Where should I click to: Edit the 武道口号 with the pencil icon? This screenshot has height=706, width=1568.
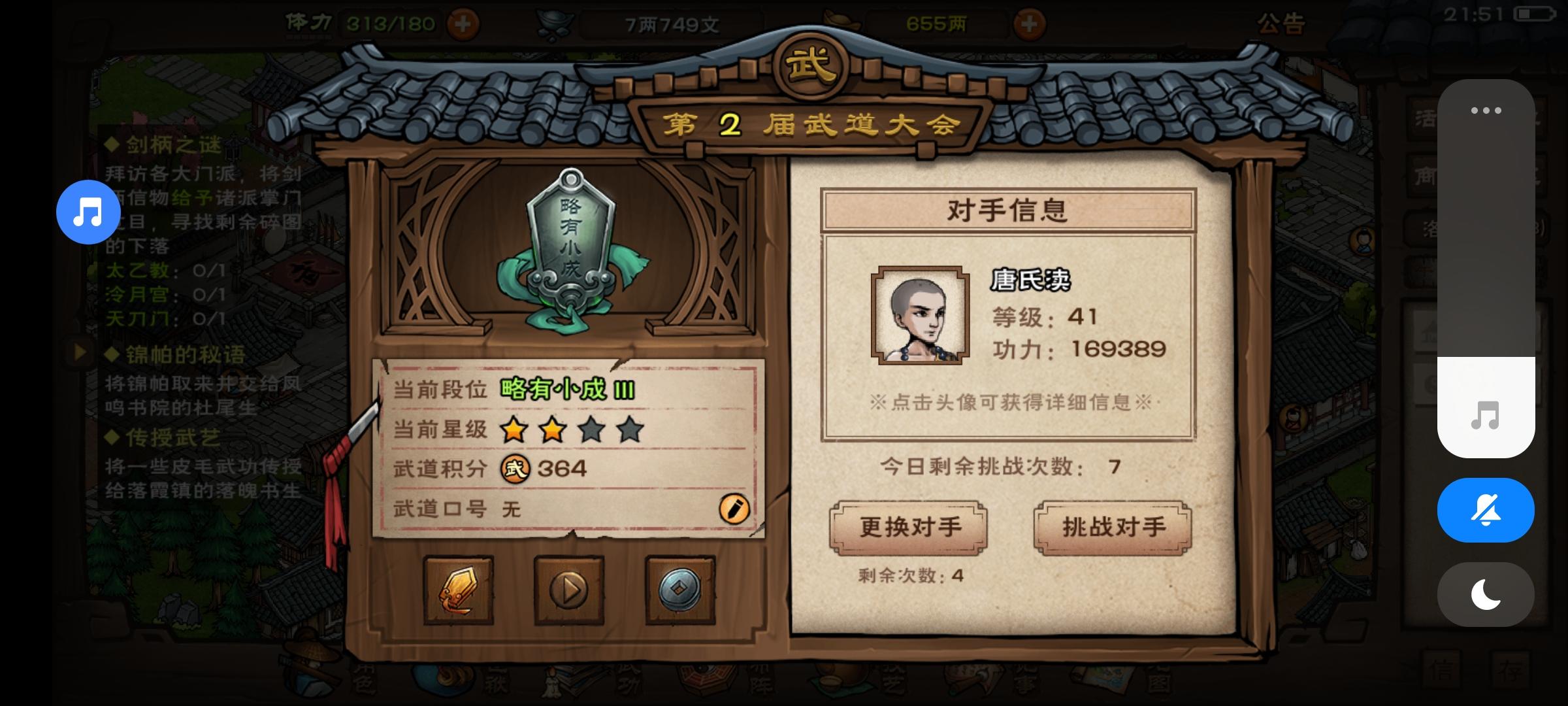[x=733, y=511]
